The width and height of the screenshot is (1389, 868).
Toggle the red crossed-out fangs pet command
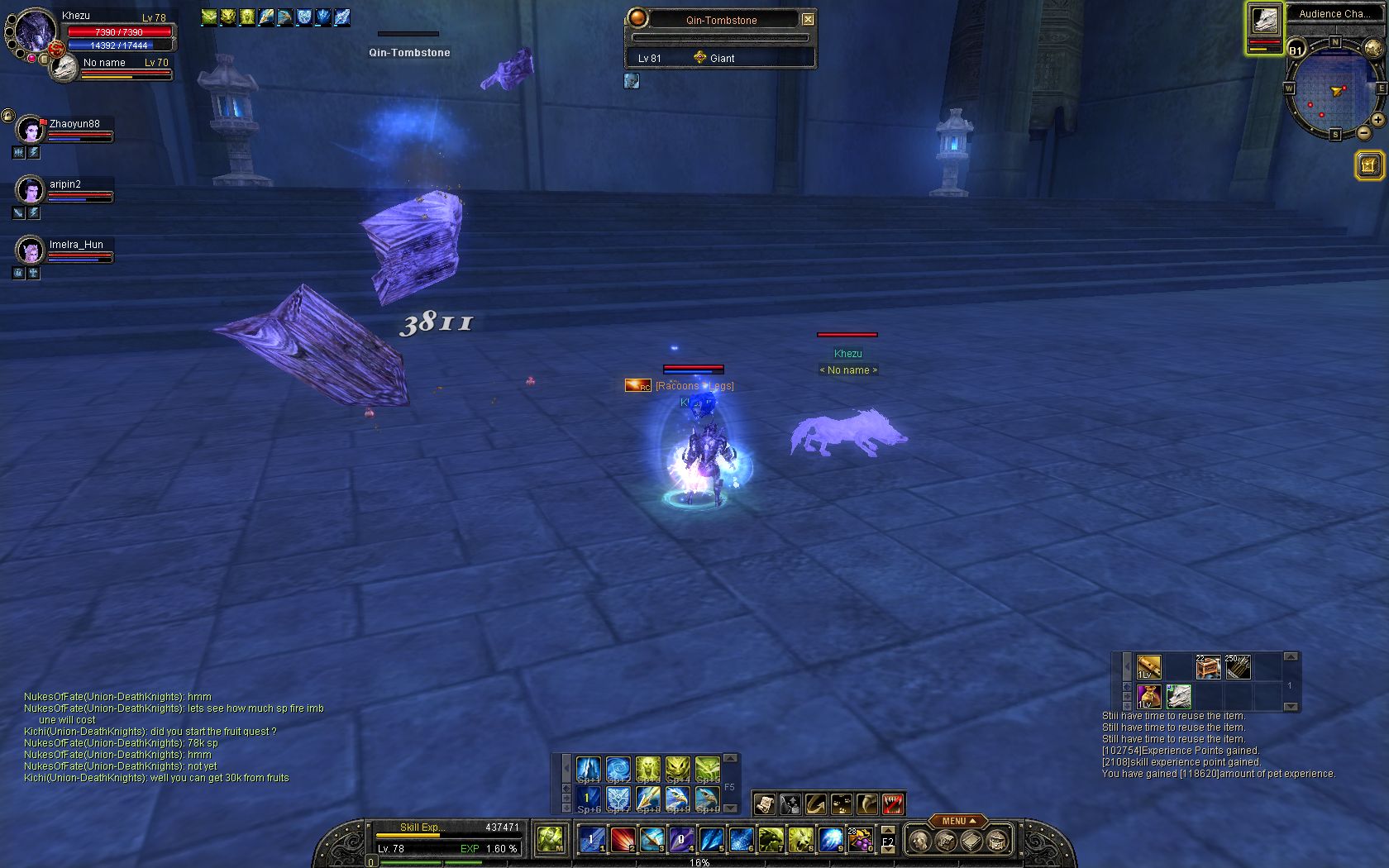pyautogui.click(x=893, y=804)
